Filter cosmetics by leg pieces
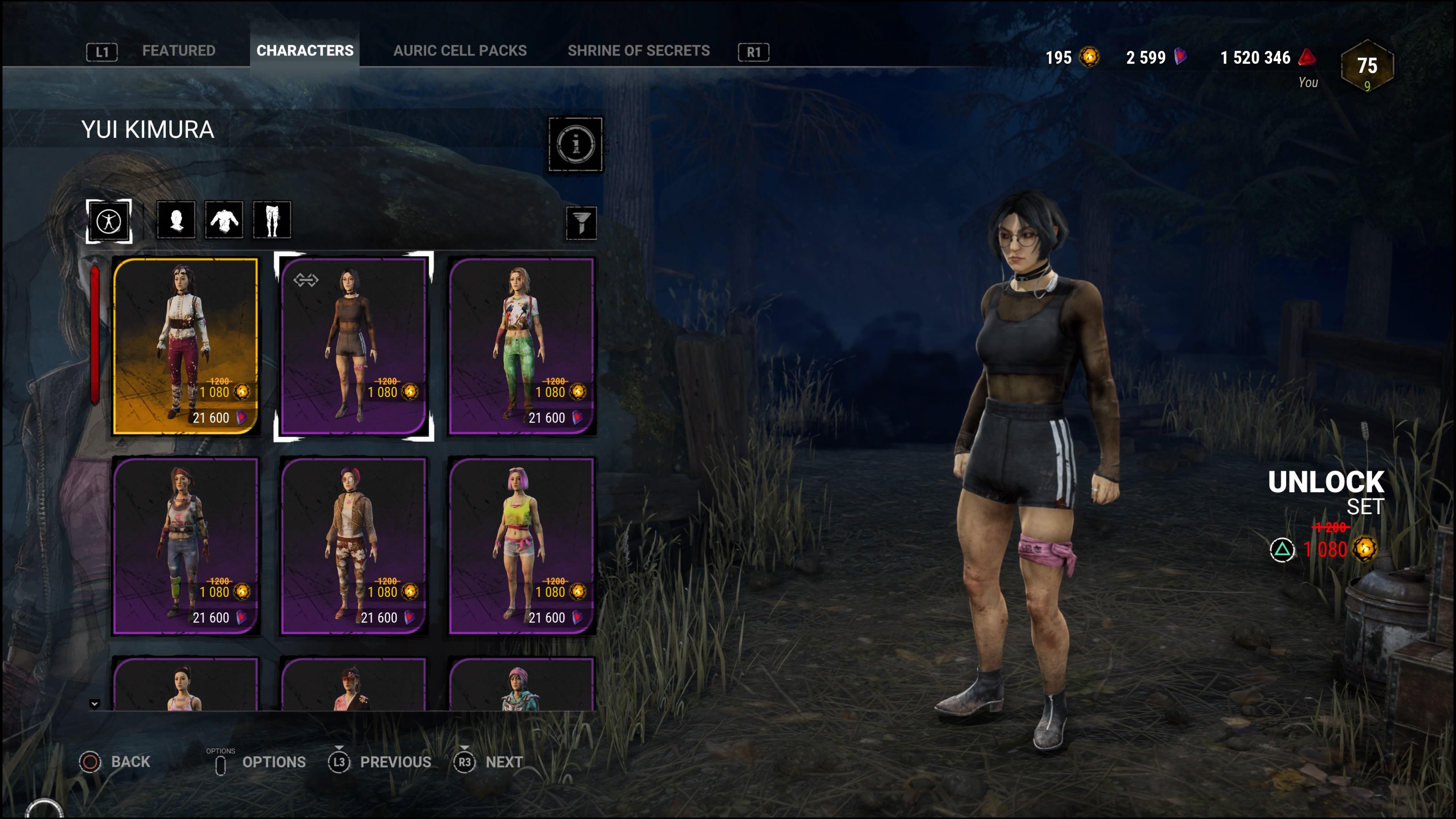This screenshot has height=819, width=1456. [x=272, y=220]
